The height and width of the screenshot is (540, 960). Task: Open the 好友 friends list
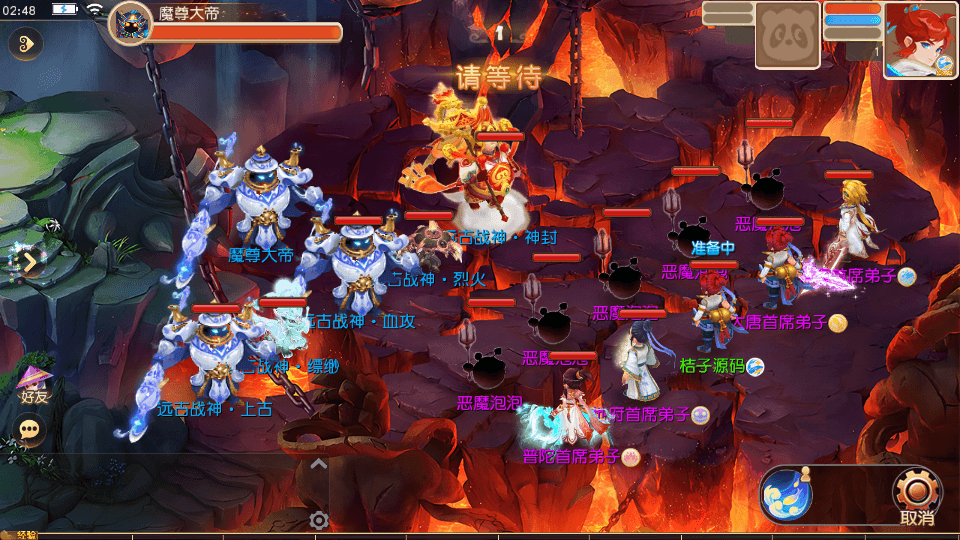[34, 384]
